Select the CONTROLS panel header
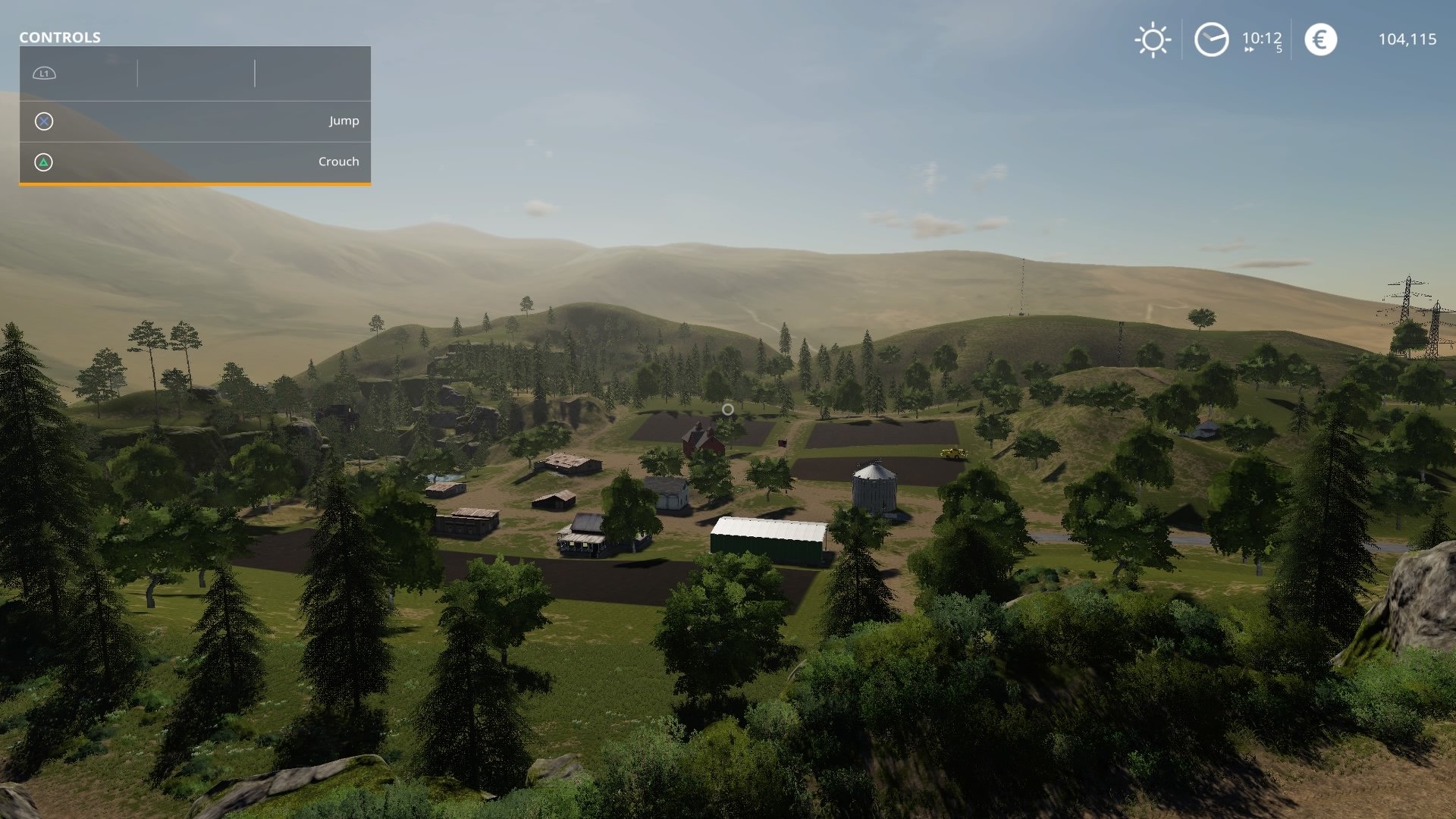The image size is (1456, 819). [58, 36]
